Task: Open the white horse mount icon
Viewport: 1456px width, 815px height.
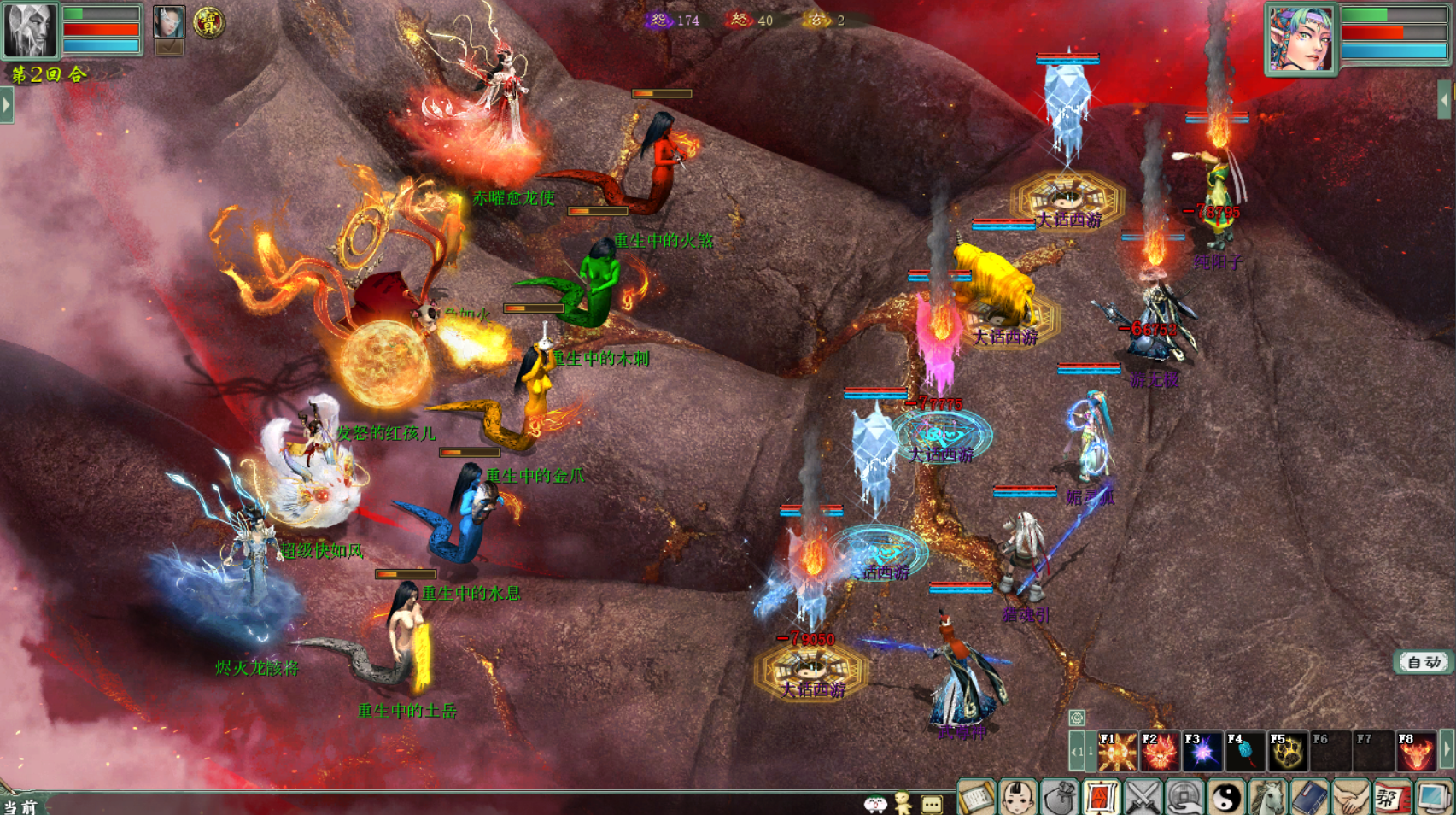Action: coord(1268,799)
